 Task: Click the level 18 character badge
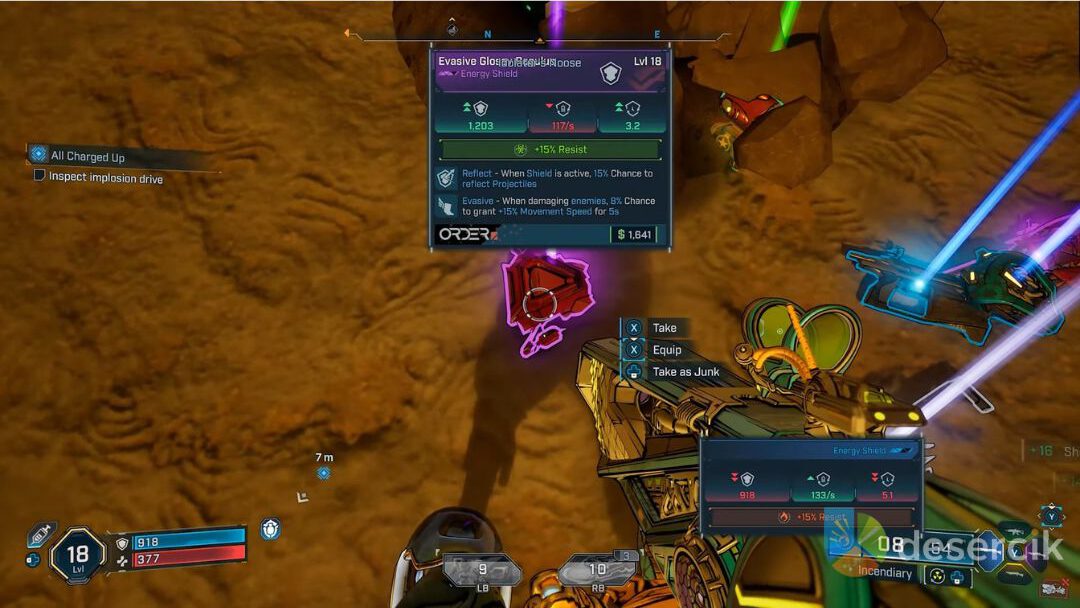77,553
